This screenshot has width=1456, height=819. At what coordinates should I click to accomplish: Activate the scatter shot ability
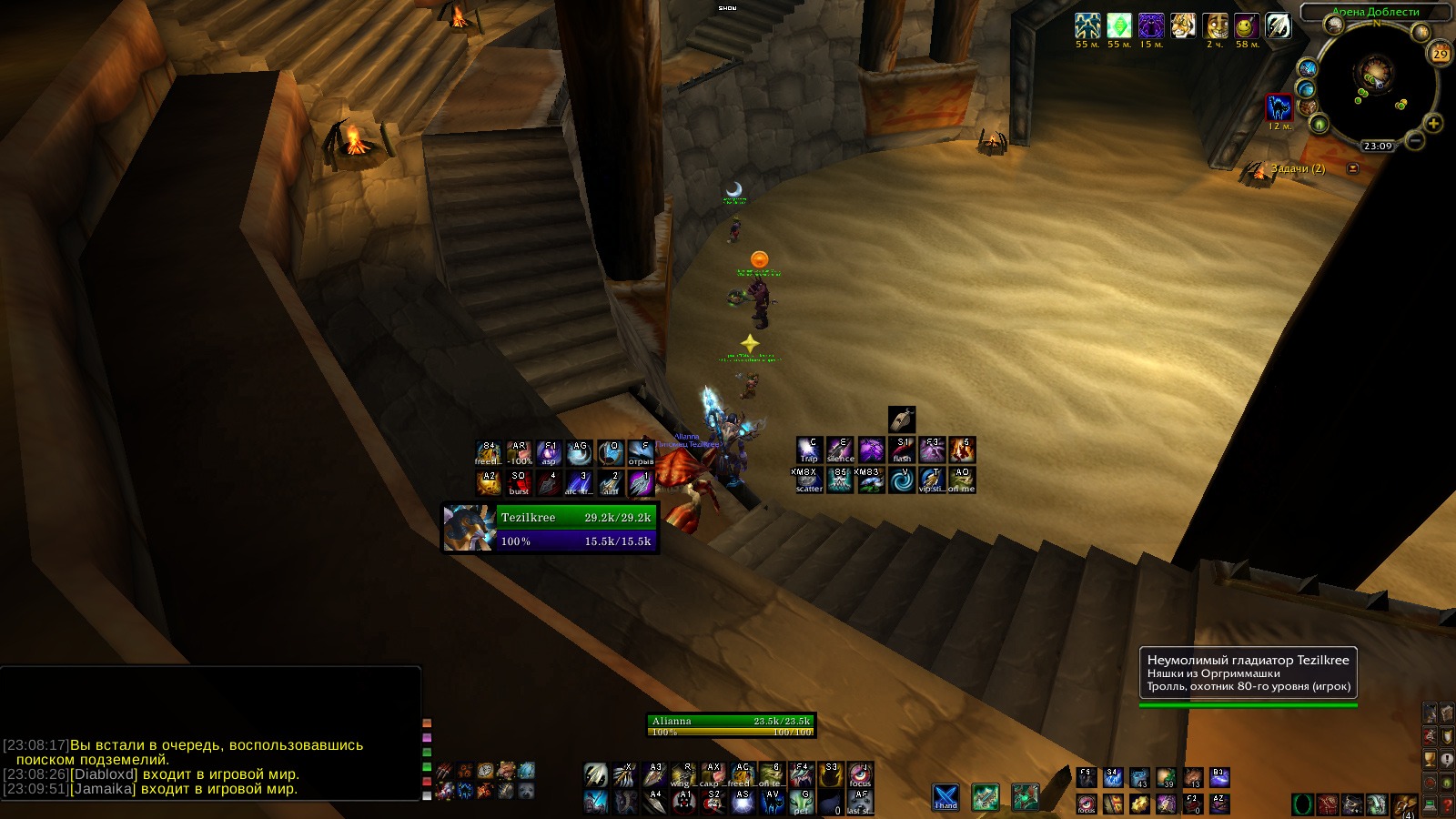click(809, 480)
